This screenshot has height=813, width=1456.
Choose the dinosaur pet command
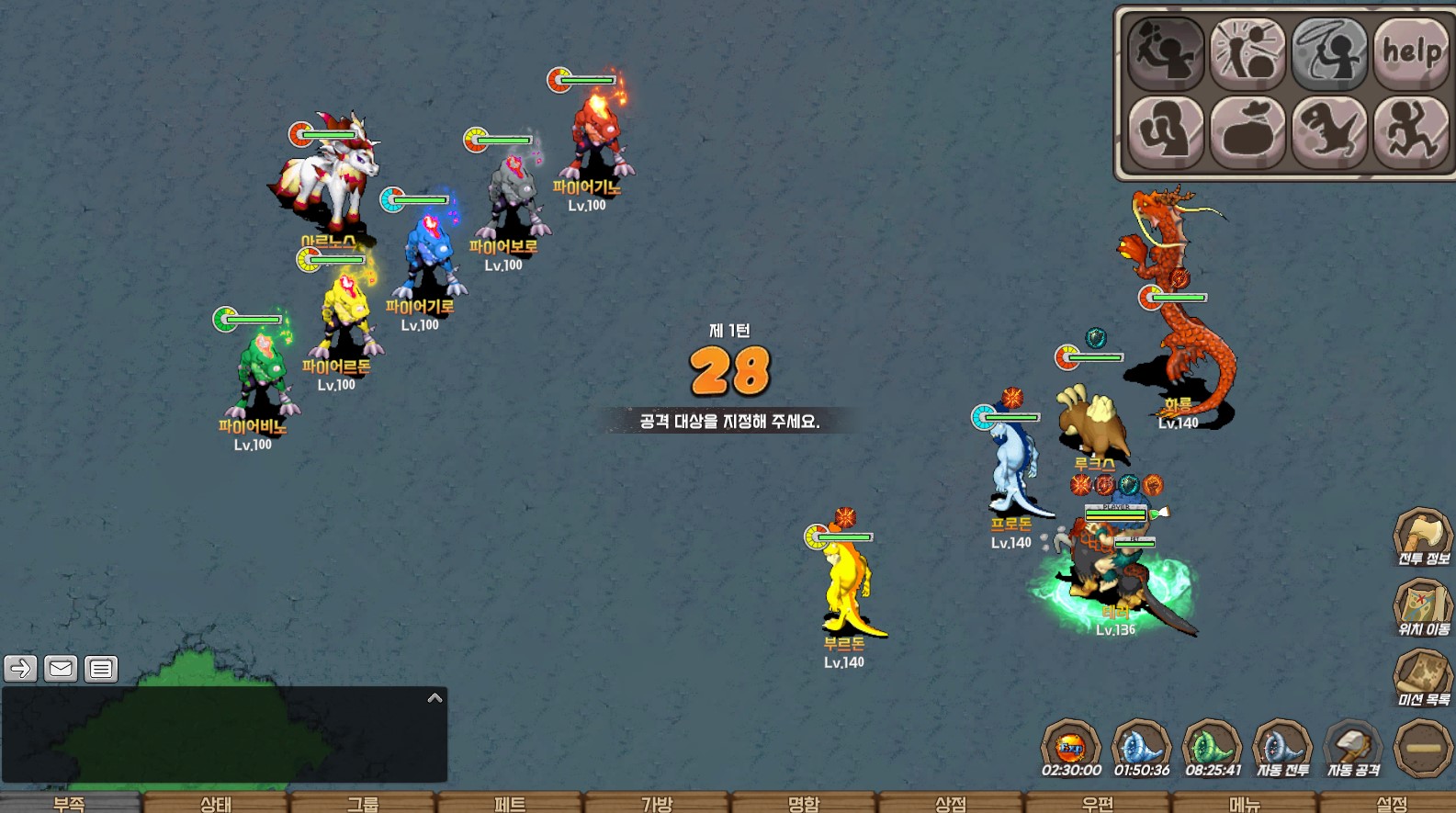point(1329,131)
